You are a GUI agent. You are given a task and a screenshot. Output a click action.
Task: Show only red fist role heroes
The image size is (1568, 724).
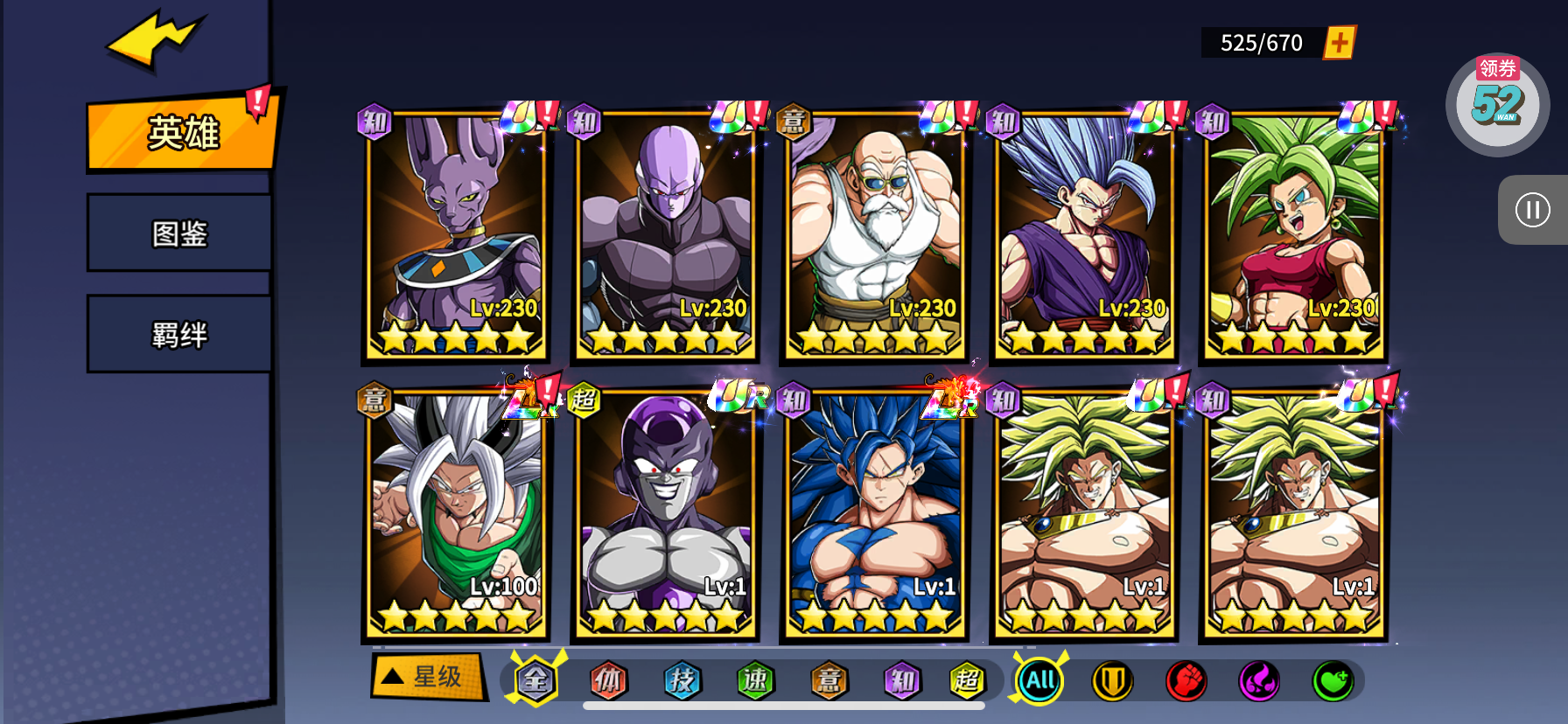tap(1186, 681)
